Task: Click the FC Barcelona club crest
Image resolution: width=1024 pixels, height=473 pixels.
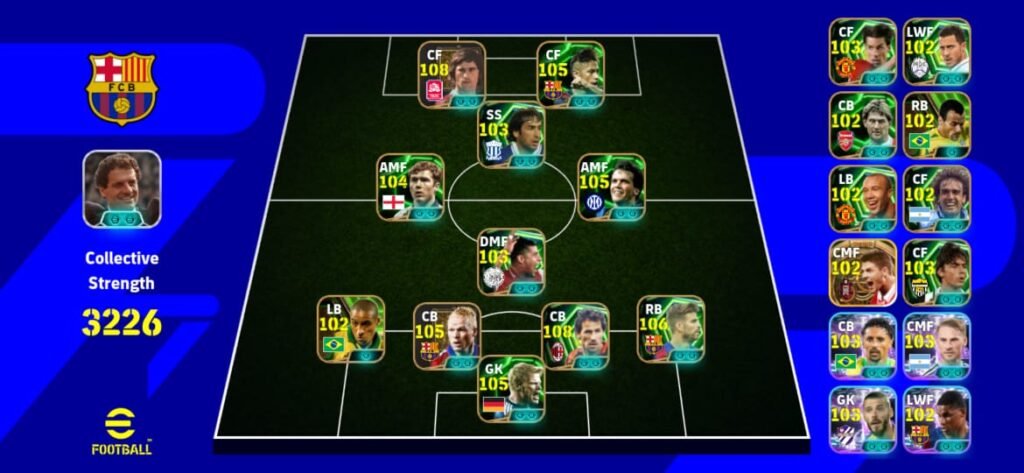Action: tap(121, 87)
